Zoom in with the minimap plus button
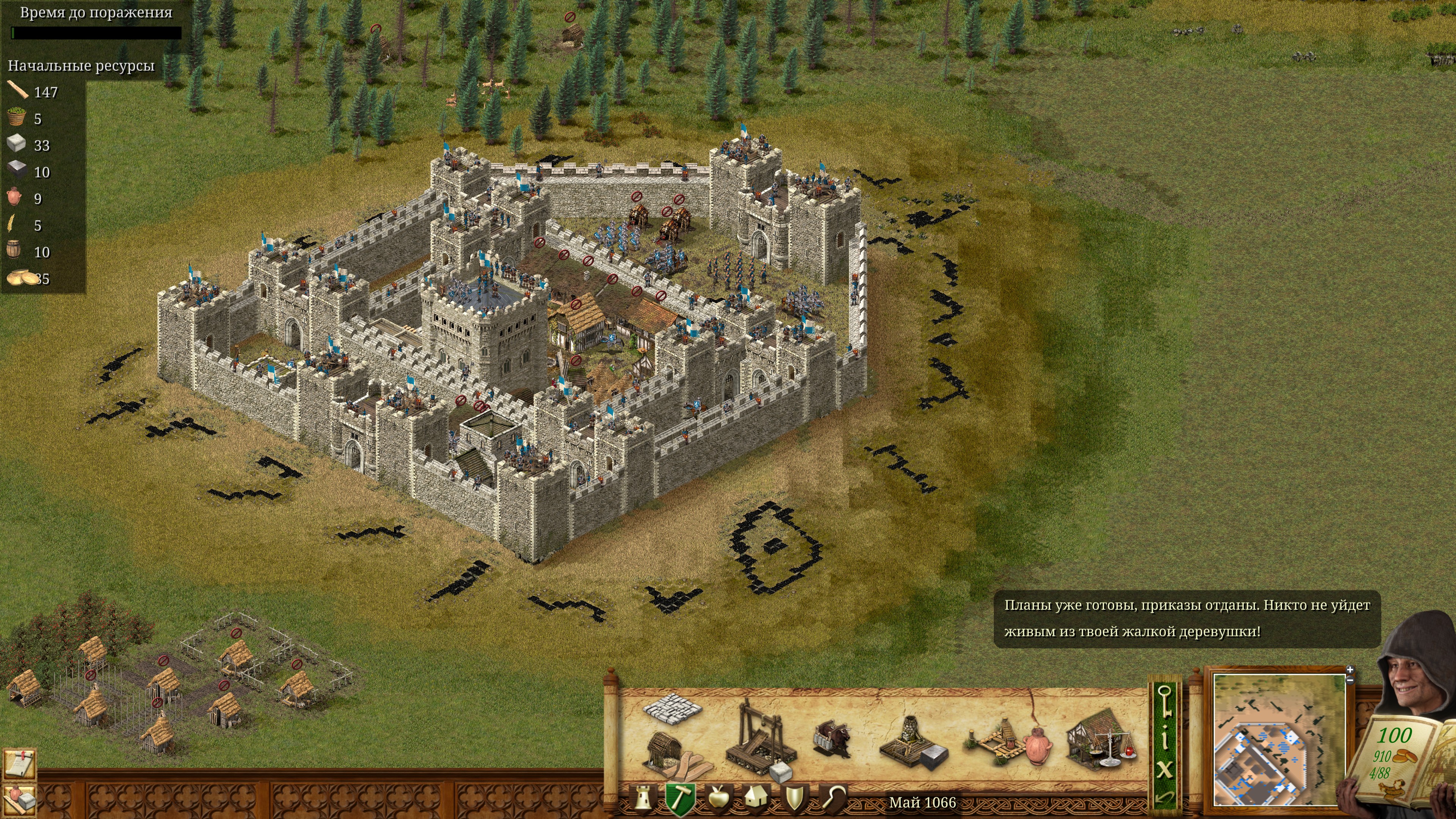1456x819 pixels. coord(1350,670)
